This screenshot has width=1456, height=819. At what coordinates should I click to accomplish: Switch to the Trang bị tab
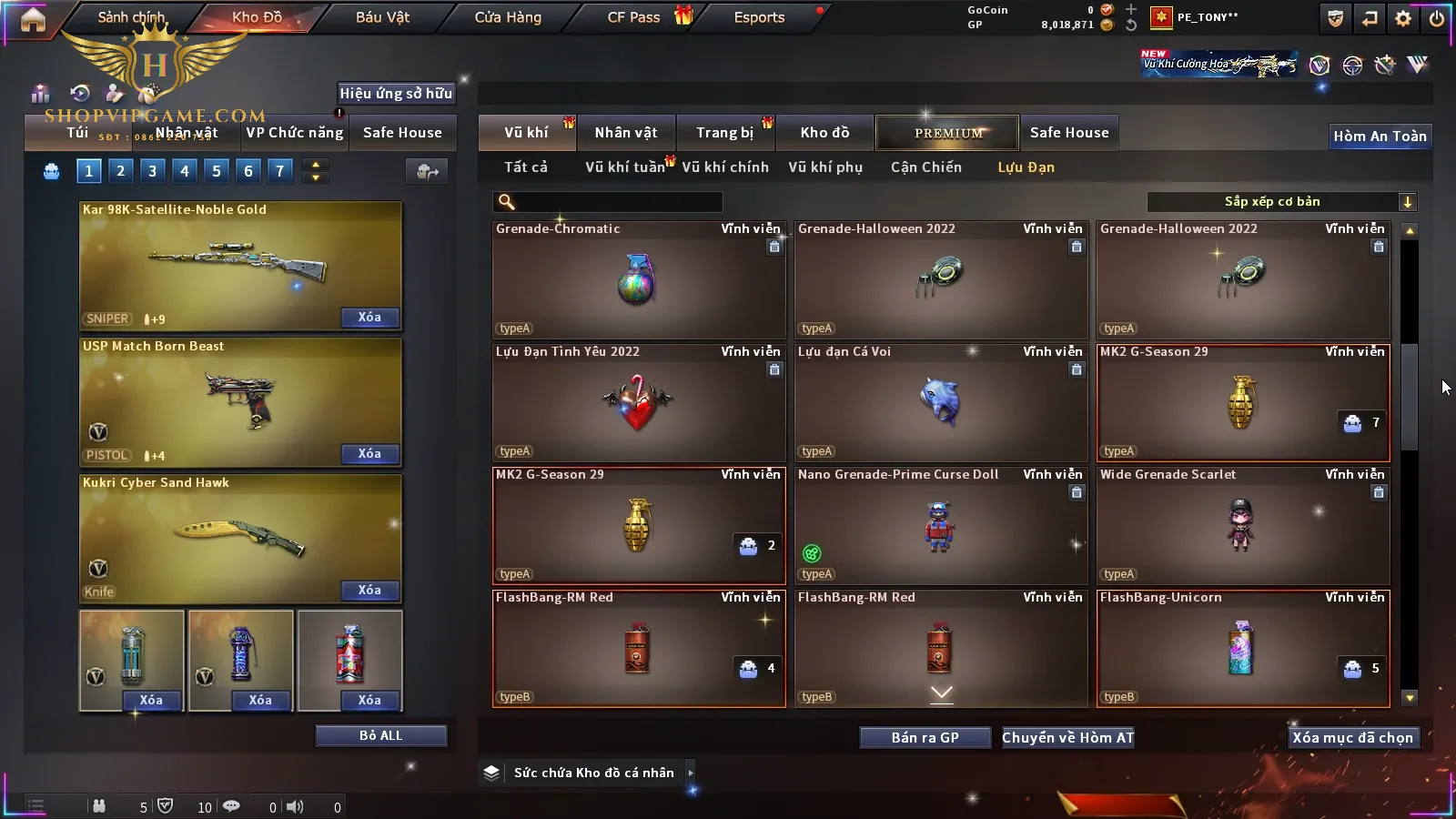(x=724, y=133)
